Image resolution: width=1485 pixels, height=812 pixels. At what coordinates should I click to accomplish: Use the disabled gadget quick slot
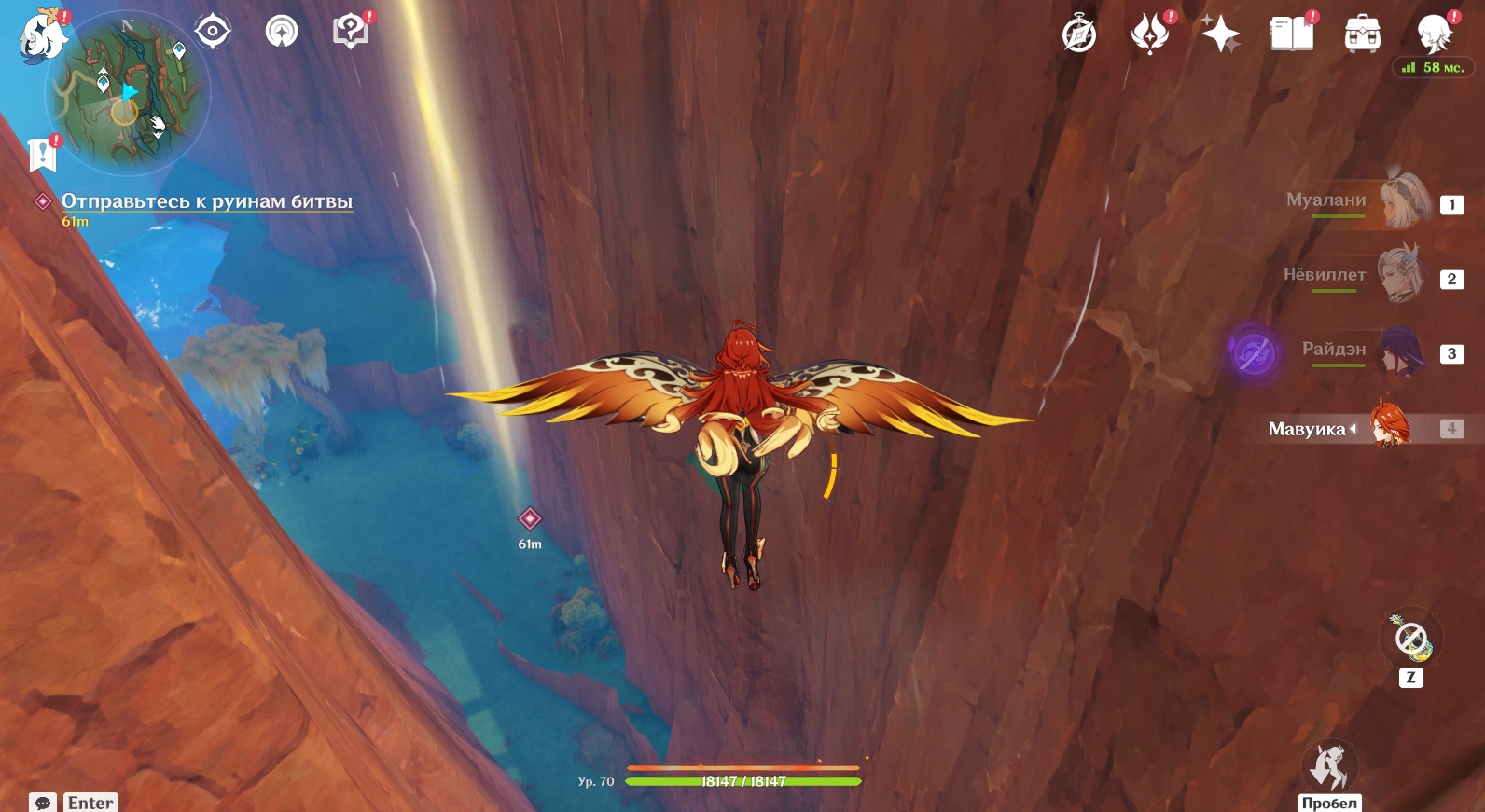1411,640
